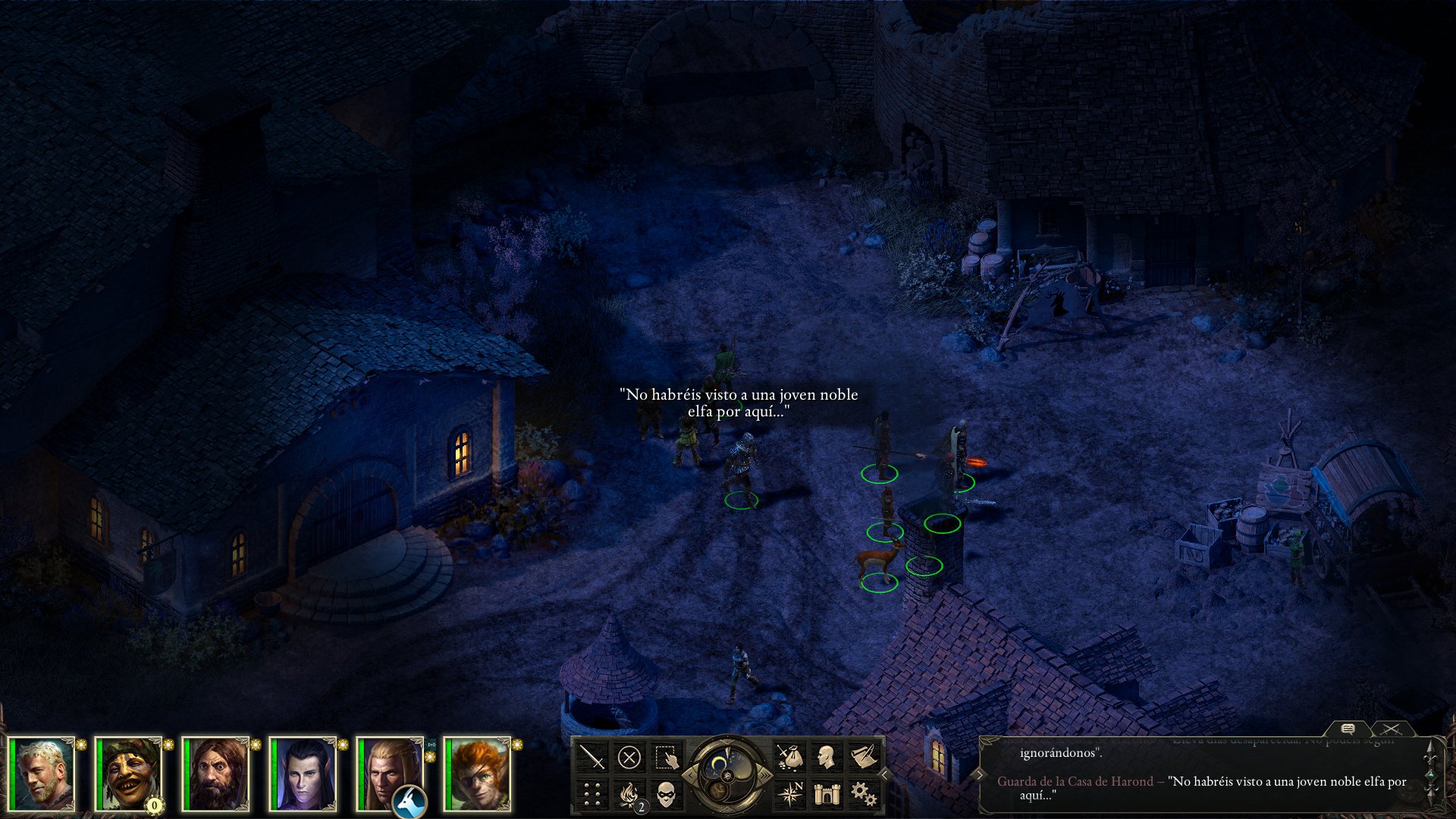Open the party inventory bag icon

point(790,755)
